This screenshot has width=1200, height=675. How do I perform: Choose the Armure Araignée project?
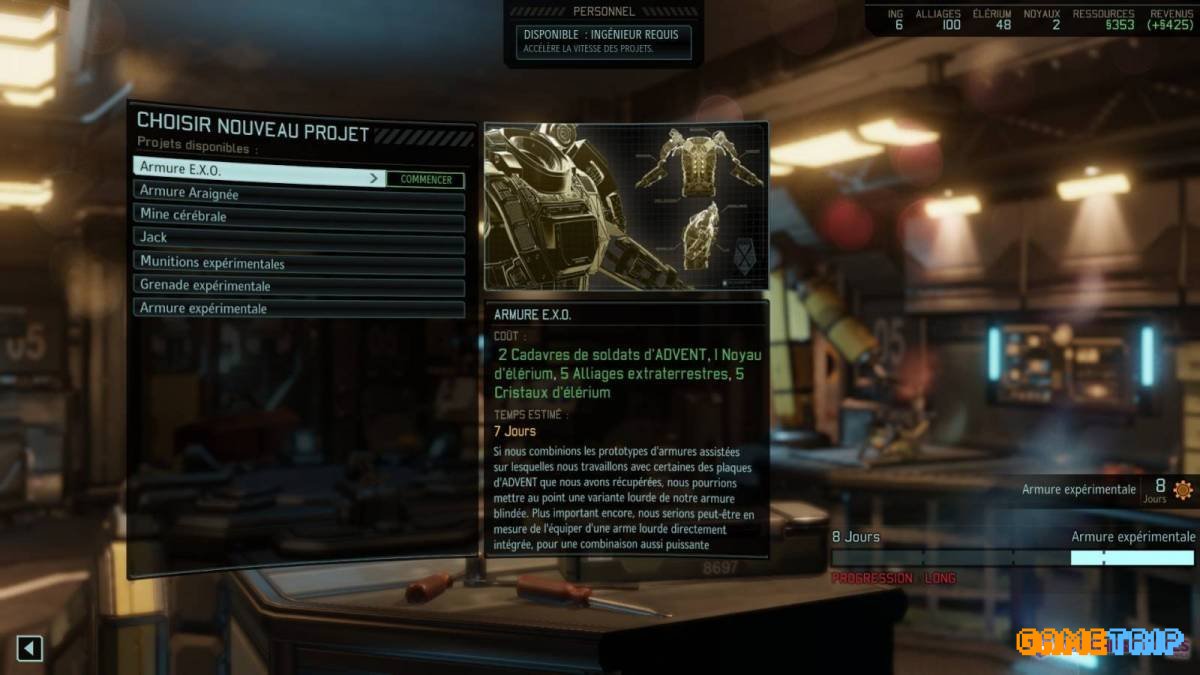pyautogui.click(x=298, y=193)
